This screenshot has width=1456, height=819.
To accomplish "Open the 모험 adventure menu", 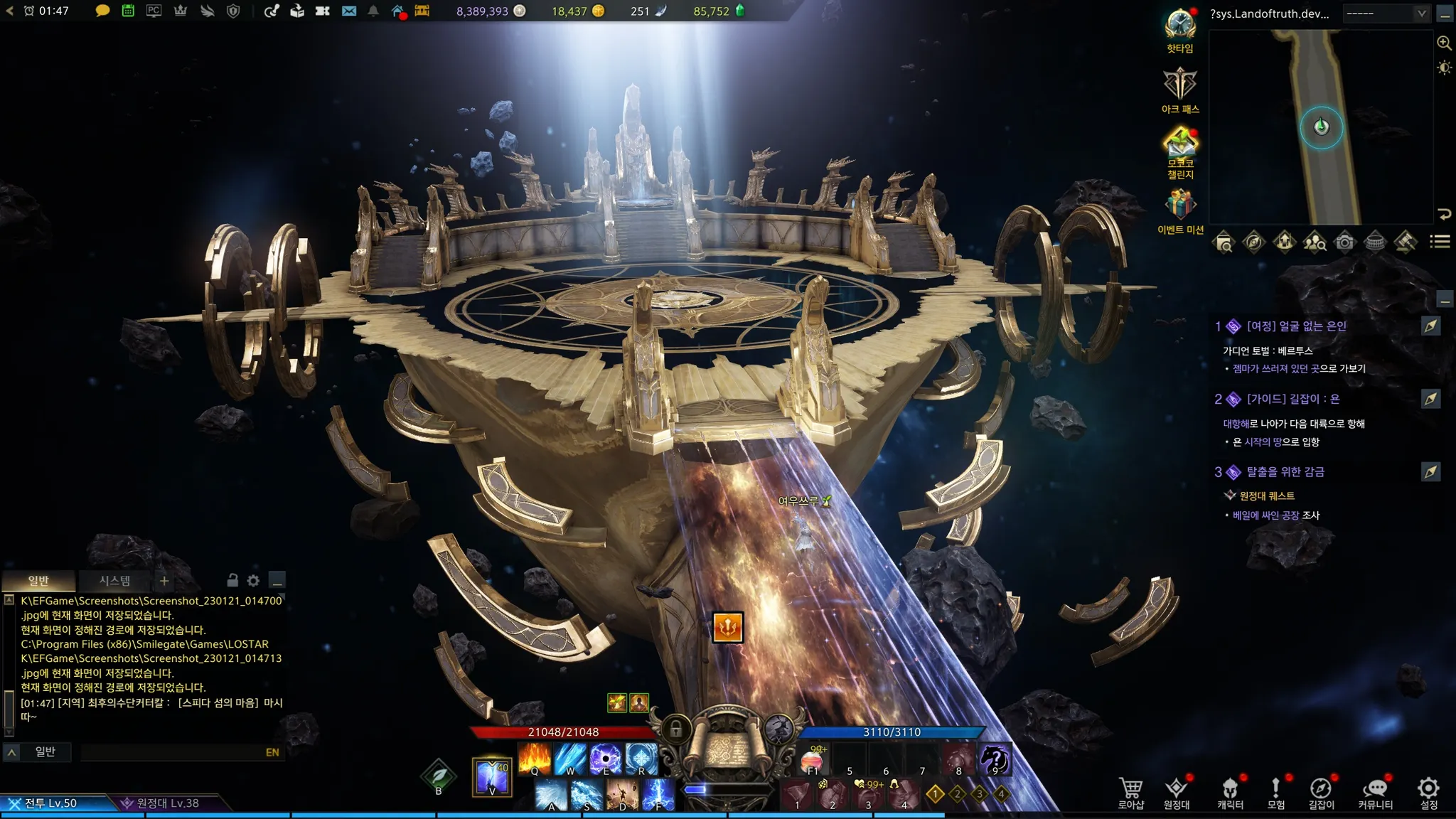I will (1276, 792).
